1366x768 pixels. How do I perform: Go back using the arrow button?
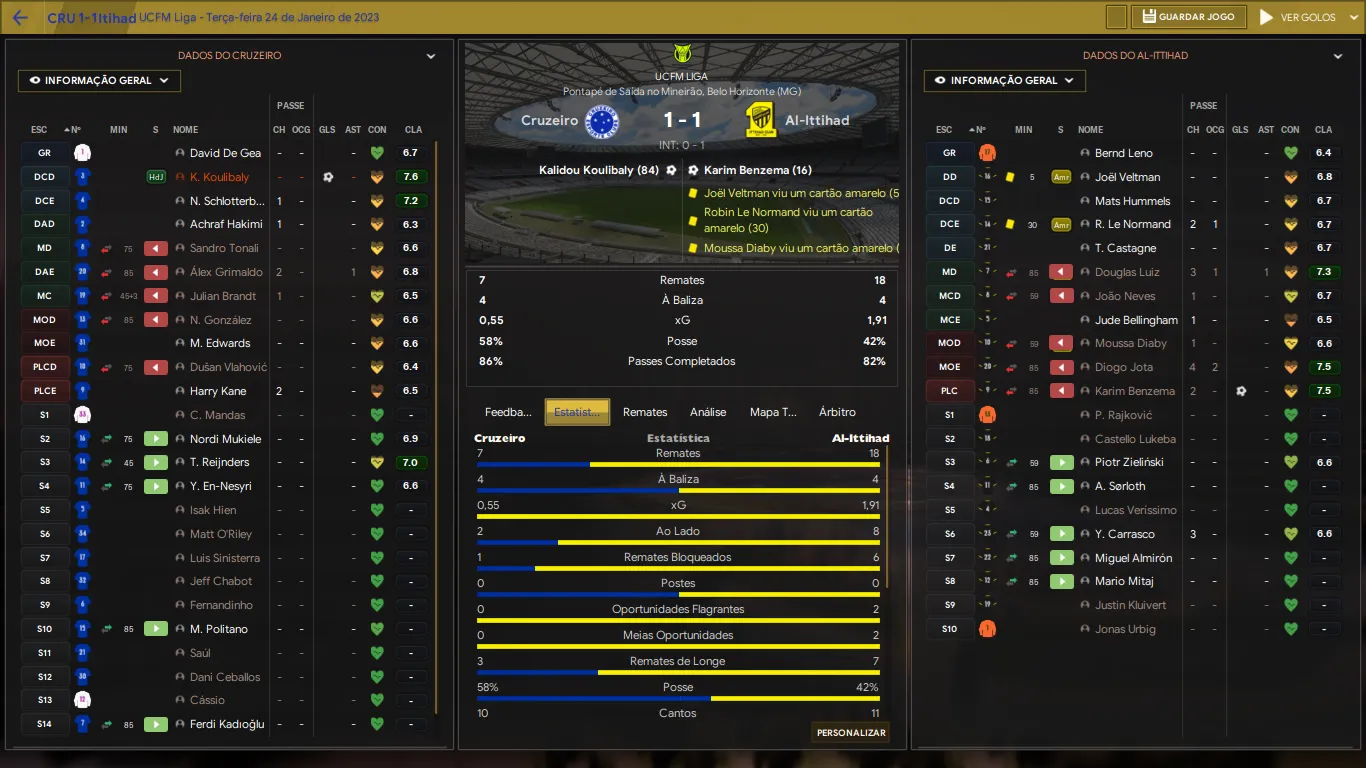pyautogui.click(x=20, y=18)
